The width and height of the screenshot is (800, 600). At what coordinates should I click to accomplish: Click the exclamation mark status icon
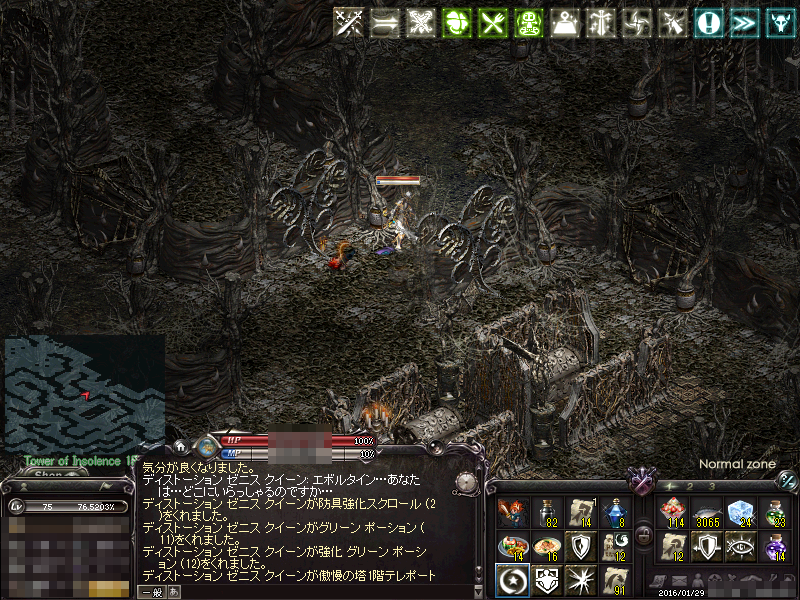click(x=709, y=23)
